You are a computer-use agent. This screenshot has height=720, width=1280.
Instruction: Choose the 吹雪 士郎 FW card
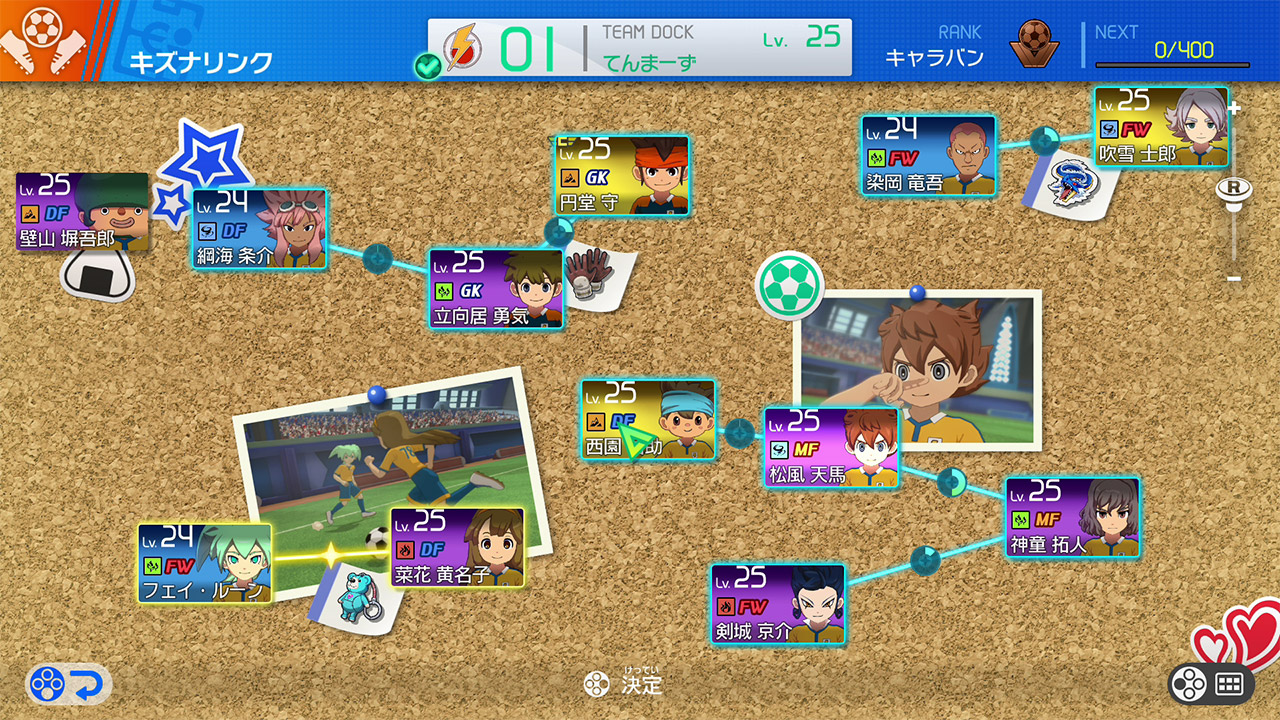click(1160, 127)
